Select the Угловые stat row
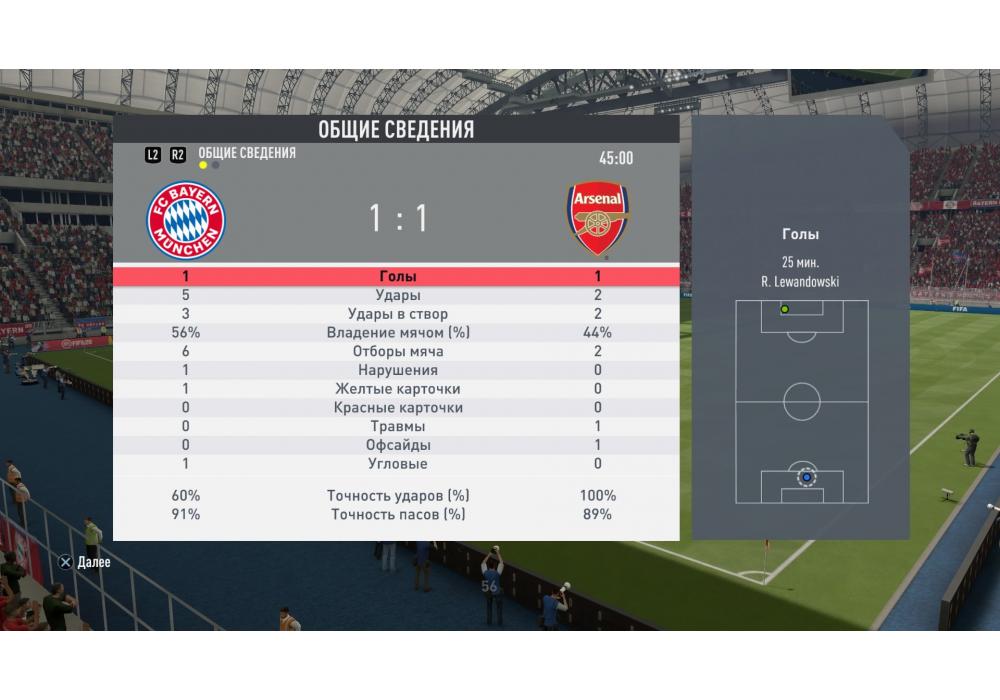 (397, 464)
